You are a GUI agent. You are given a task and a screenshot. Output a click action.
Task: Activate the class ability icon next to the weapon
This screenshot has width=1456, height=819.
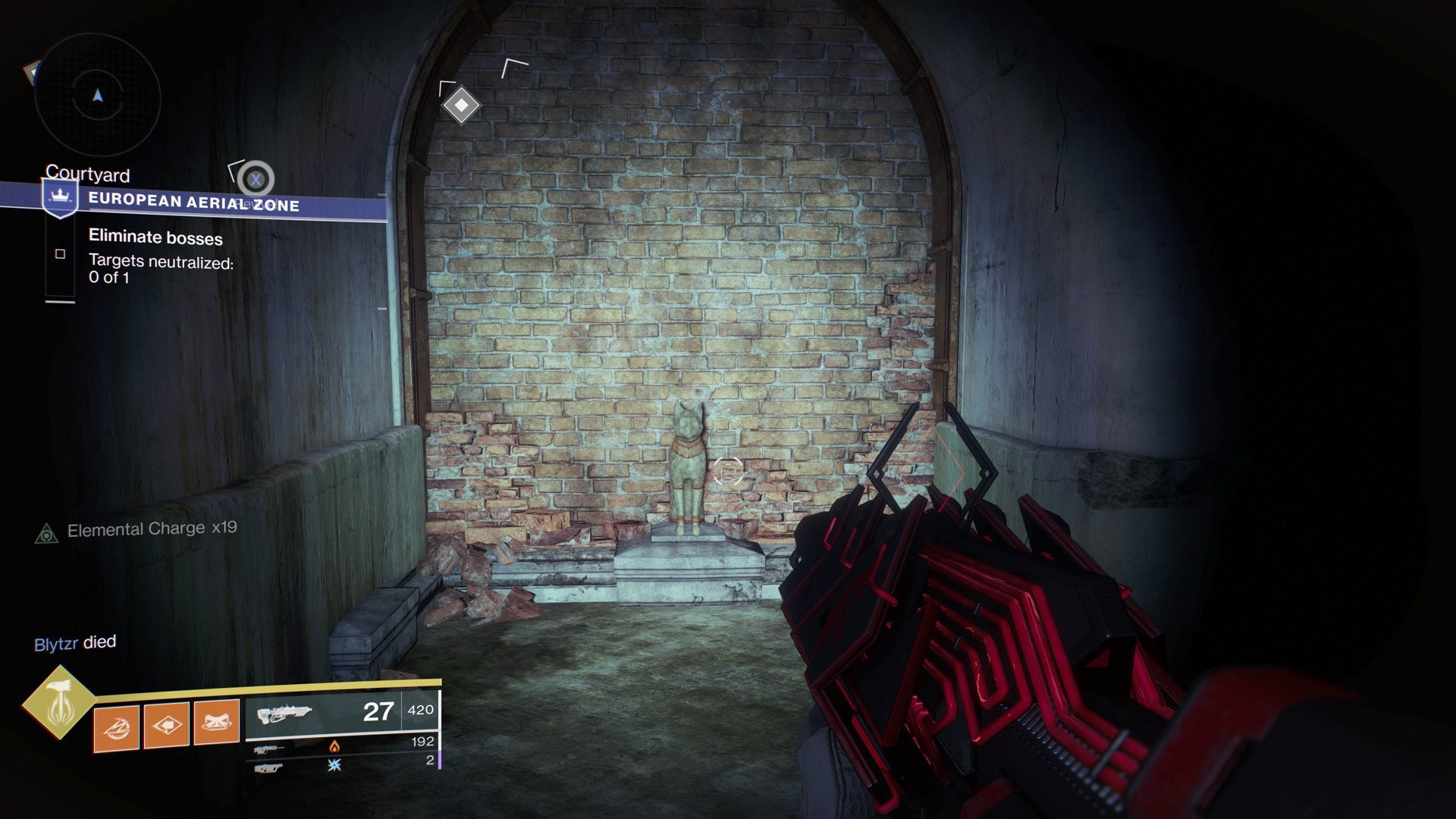pos(216,723)
